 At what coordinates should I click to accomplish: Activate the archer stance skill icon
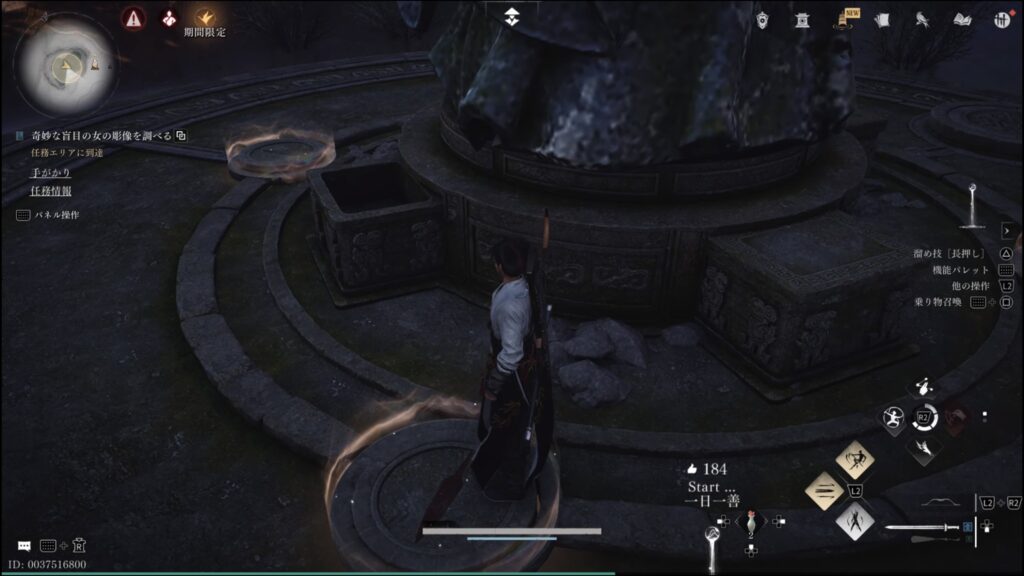pos(854,459)
